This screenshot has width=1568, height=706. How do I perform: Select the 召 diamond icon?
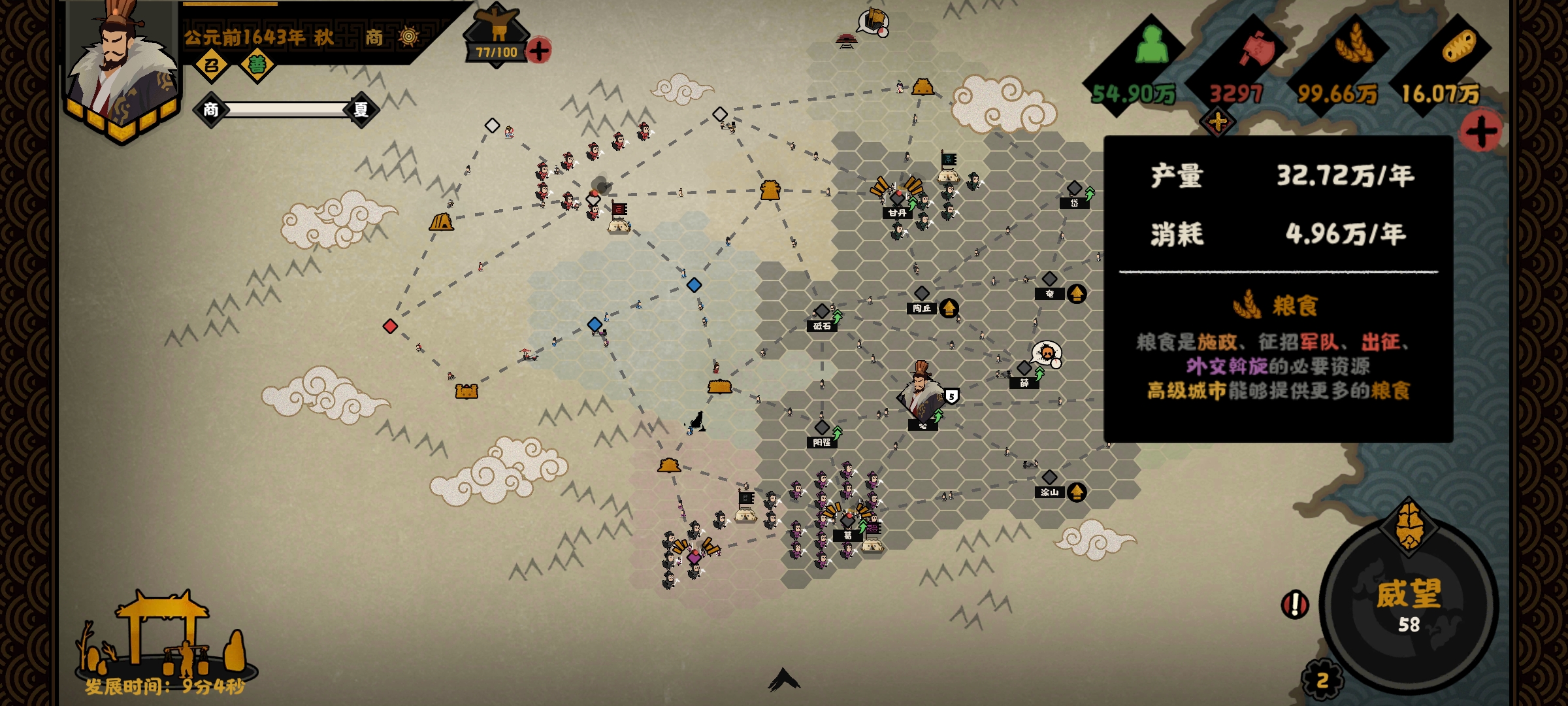click(211, 65)
